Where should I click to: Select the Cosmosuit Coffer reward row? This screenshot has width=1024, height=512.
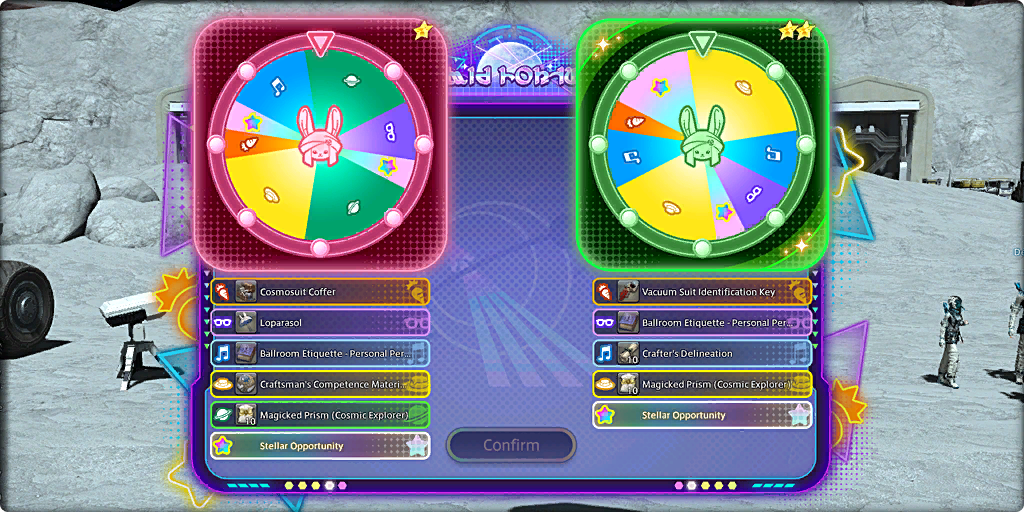click(320, 292)
